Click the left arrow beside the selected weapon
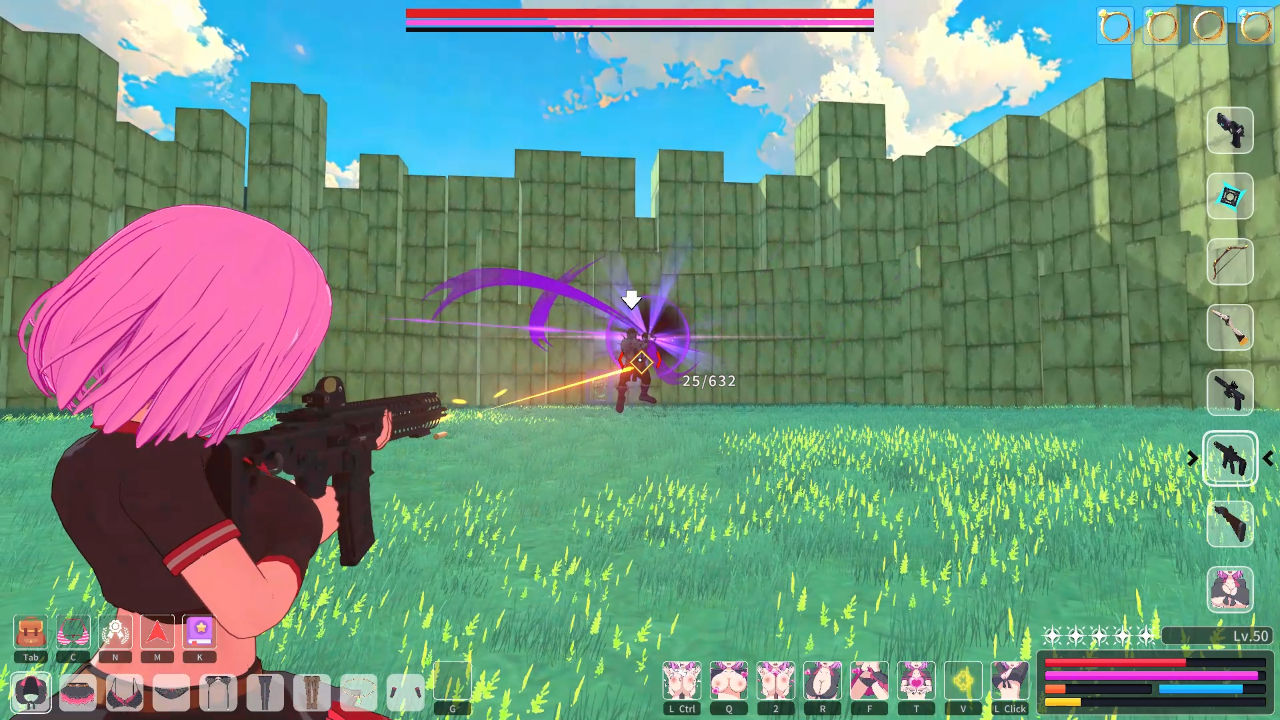1280x720 pixels. [x=1268, y=459]
